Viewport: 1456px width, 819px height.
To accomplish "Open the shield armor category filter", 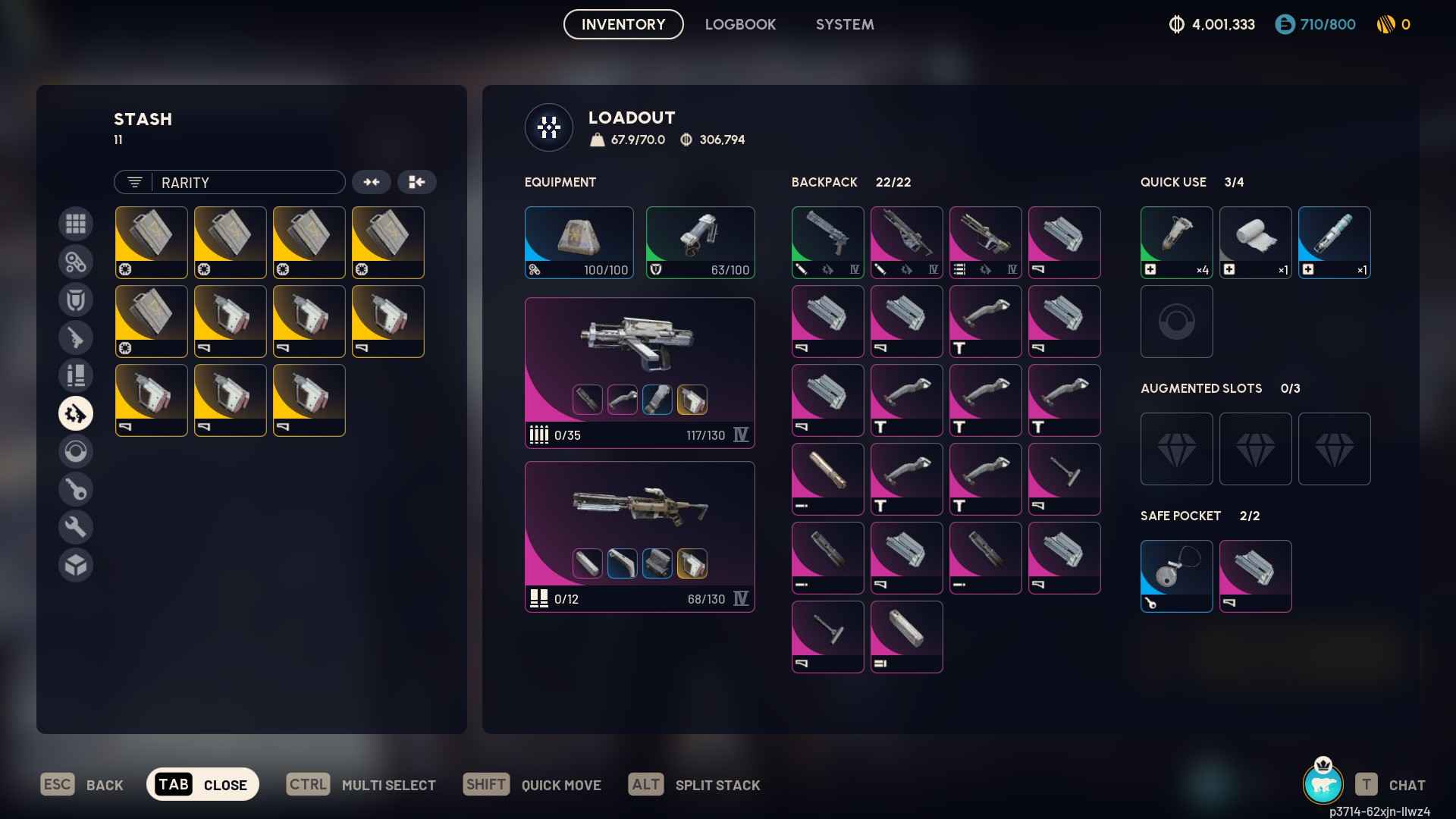I will click(x=76, y=300).
